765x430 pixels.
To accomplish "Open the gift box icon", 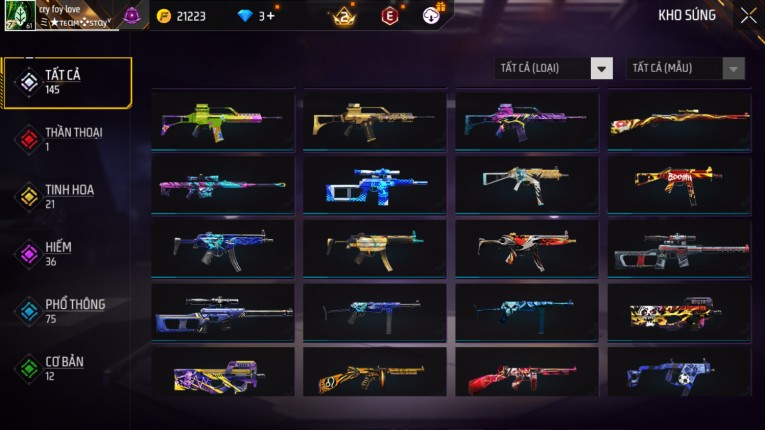I will pos(432,14).
